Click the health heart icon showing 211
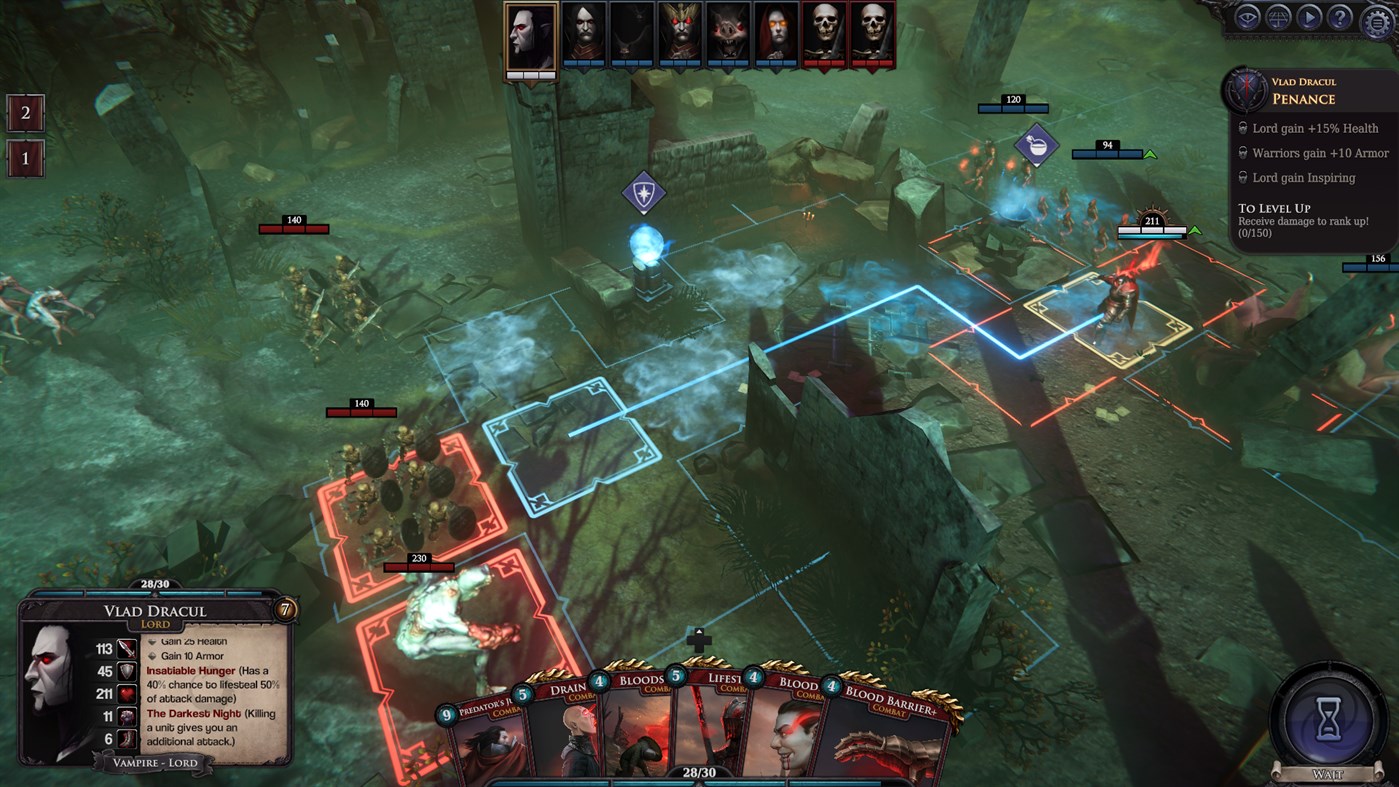The height and width of the screenshot is (787, 1399). [129, 694]
